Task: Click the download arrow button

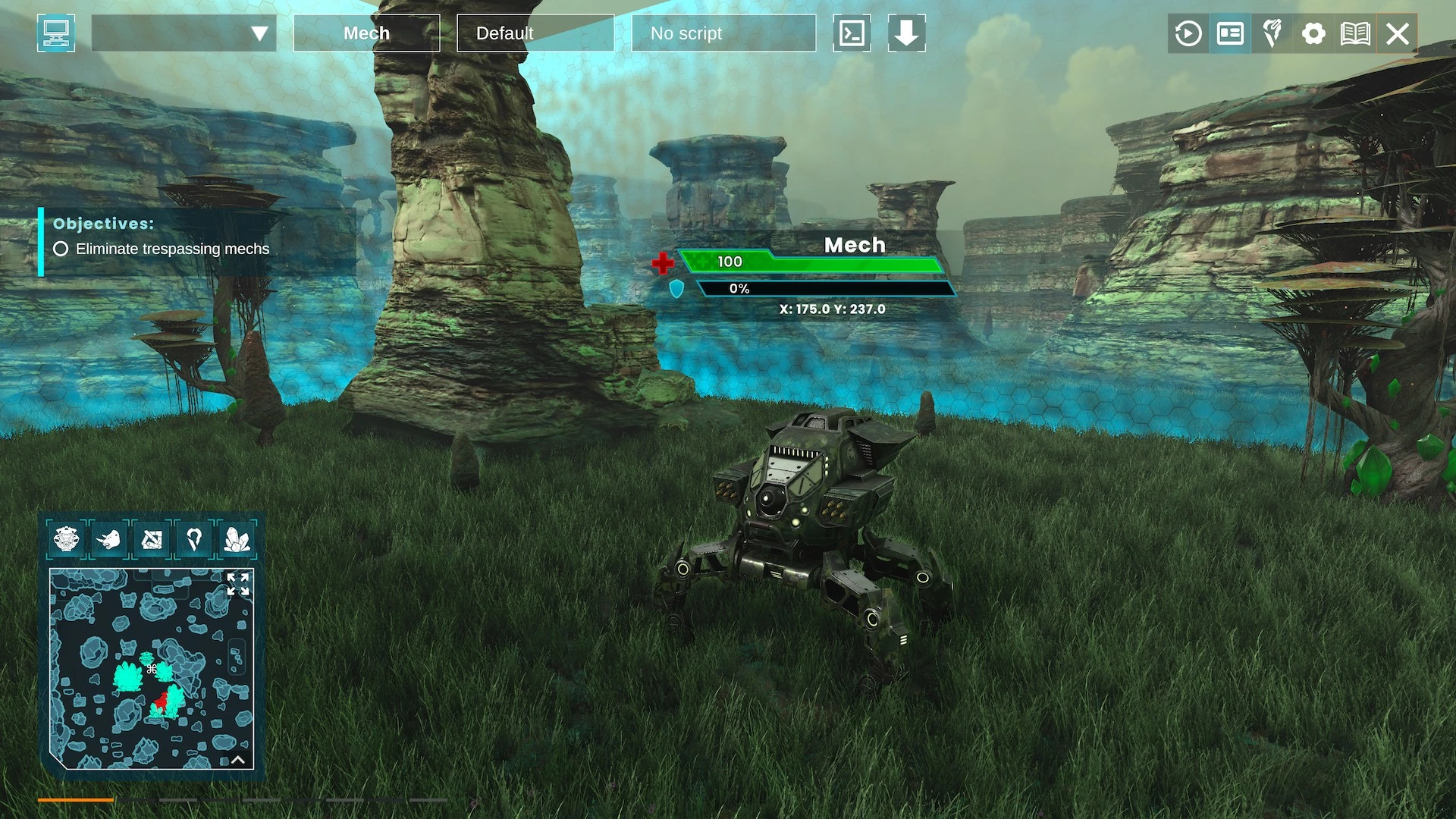Action: [906, 33]
